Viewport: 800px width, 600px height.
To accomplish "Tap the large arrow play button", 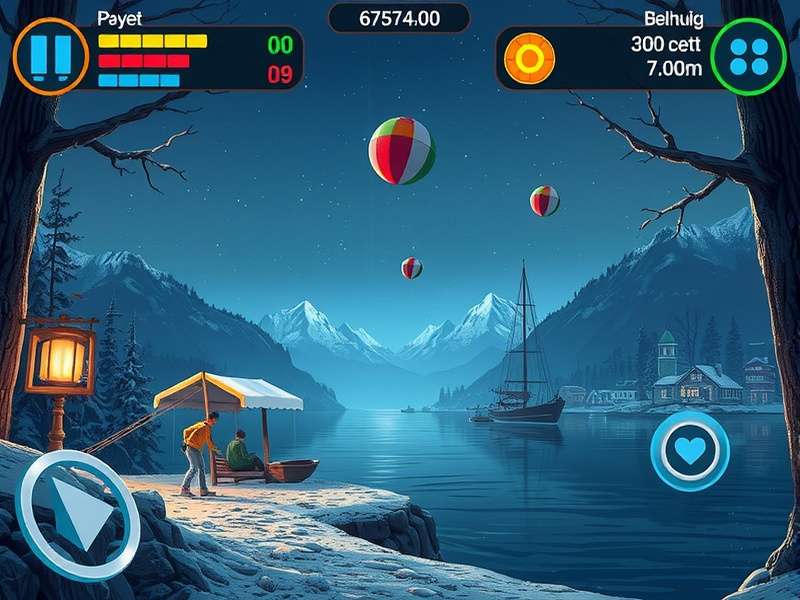I will pyautogui.click(x=78, y=513).
